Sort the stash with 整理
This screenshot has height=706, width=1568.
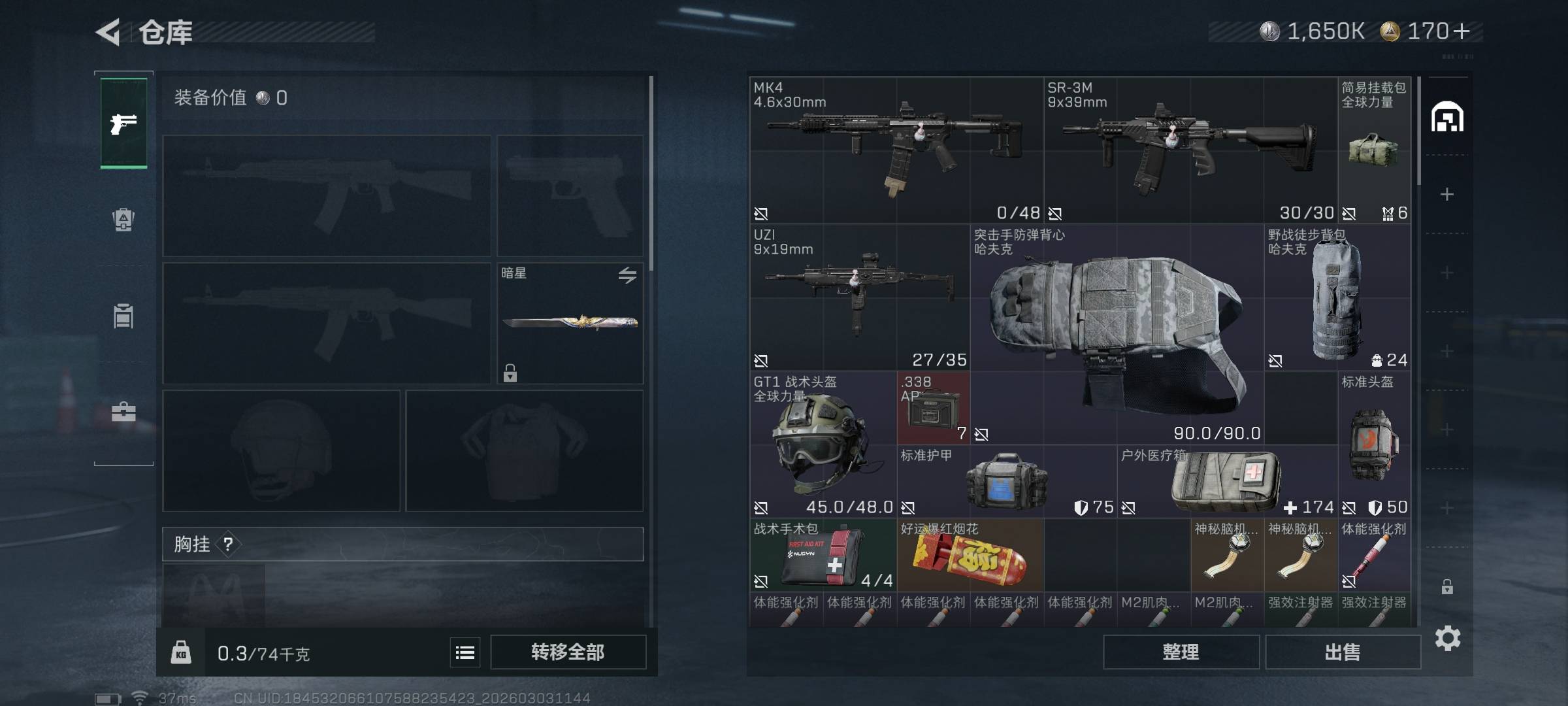[x=1181, y=652]
